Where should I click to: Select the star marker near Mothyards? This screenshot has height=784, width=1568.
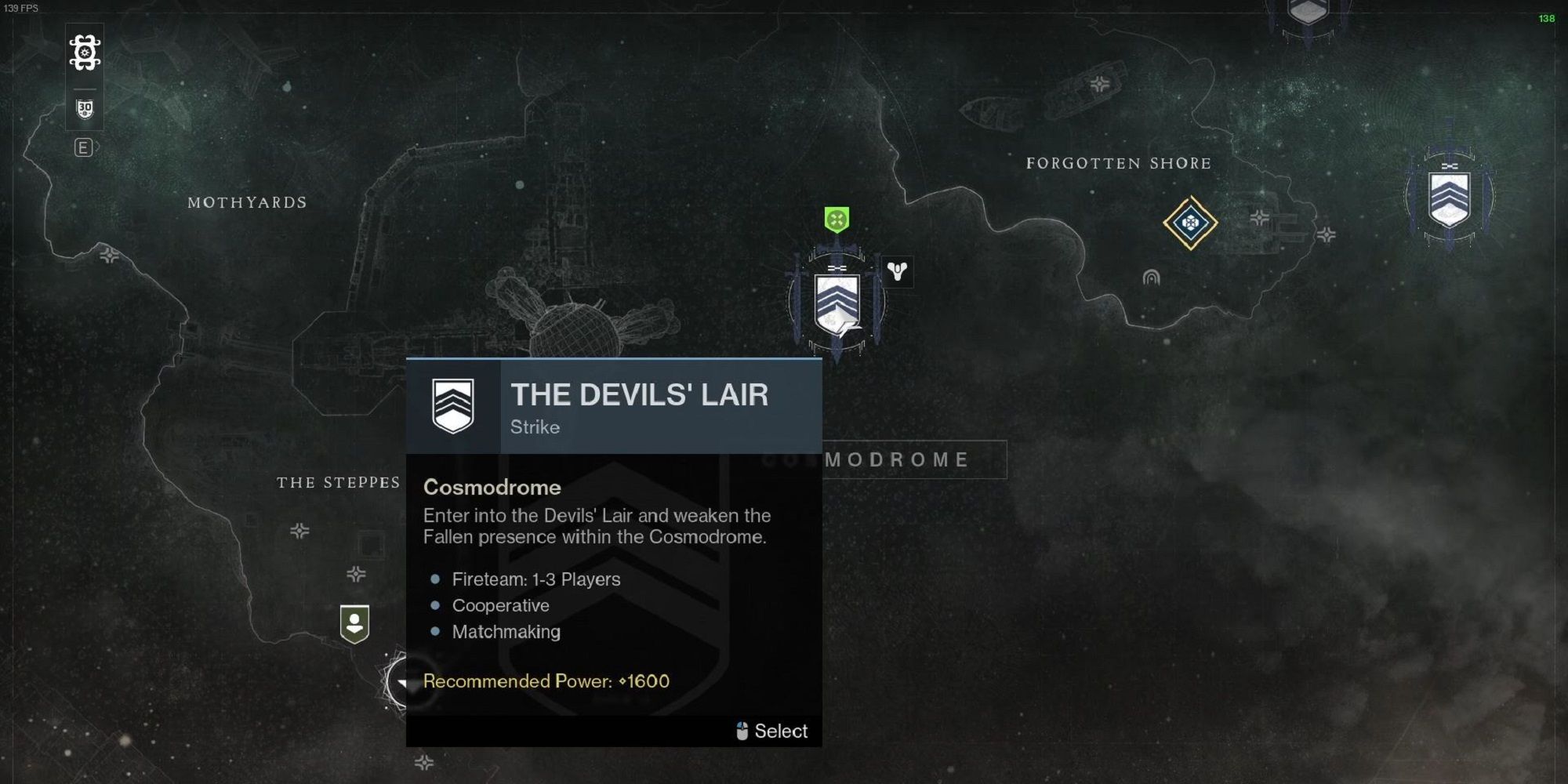tap(109, 255)
